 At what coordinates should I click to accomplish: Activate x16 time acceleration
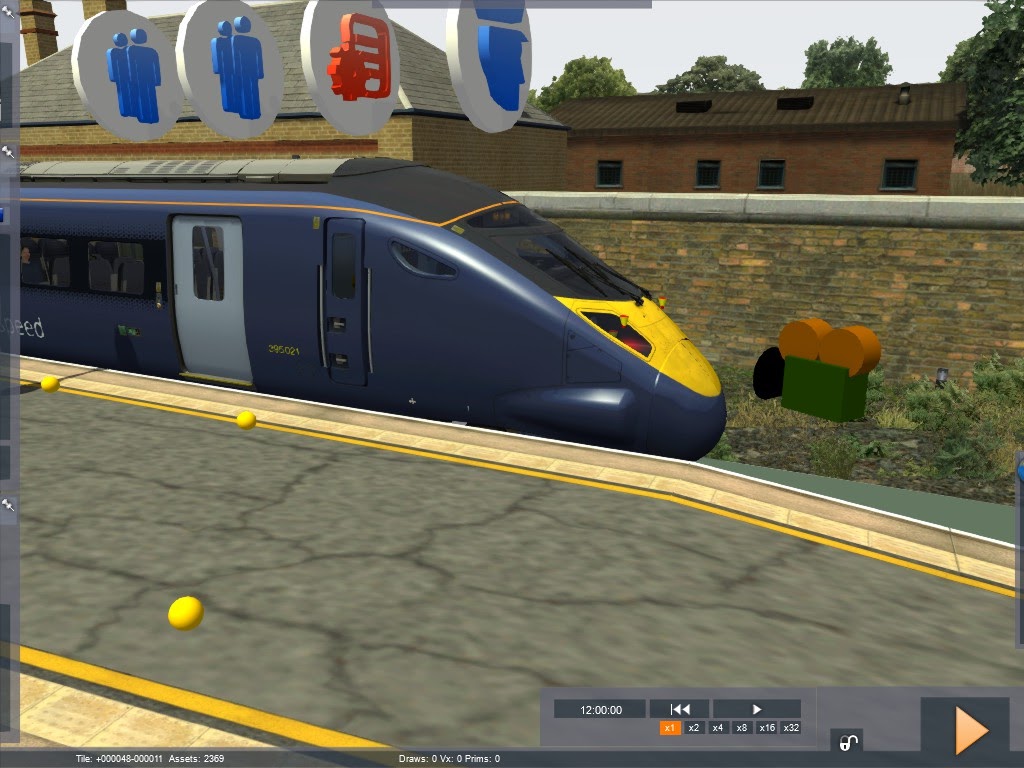coord(767,728)
